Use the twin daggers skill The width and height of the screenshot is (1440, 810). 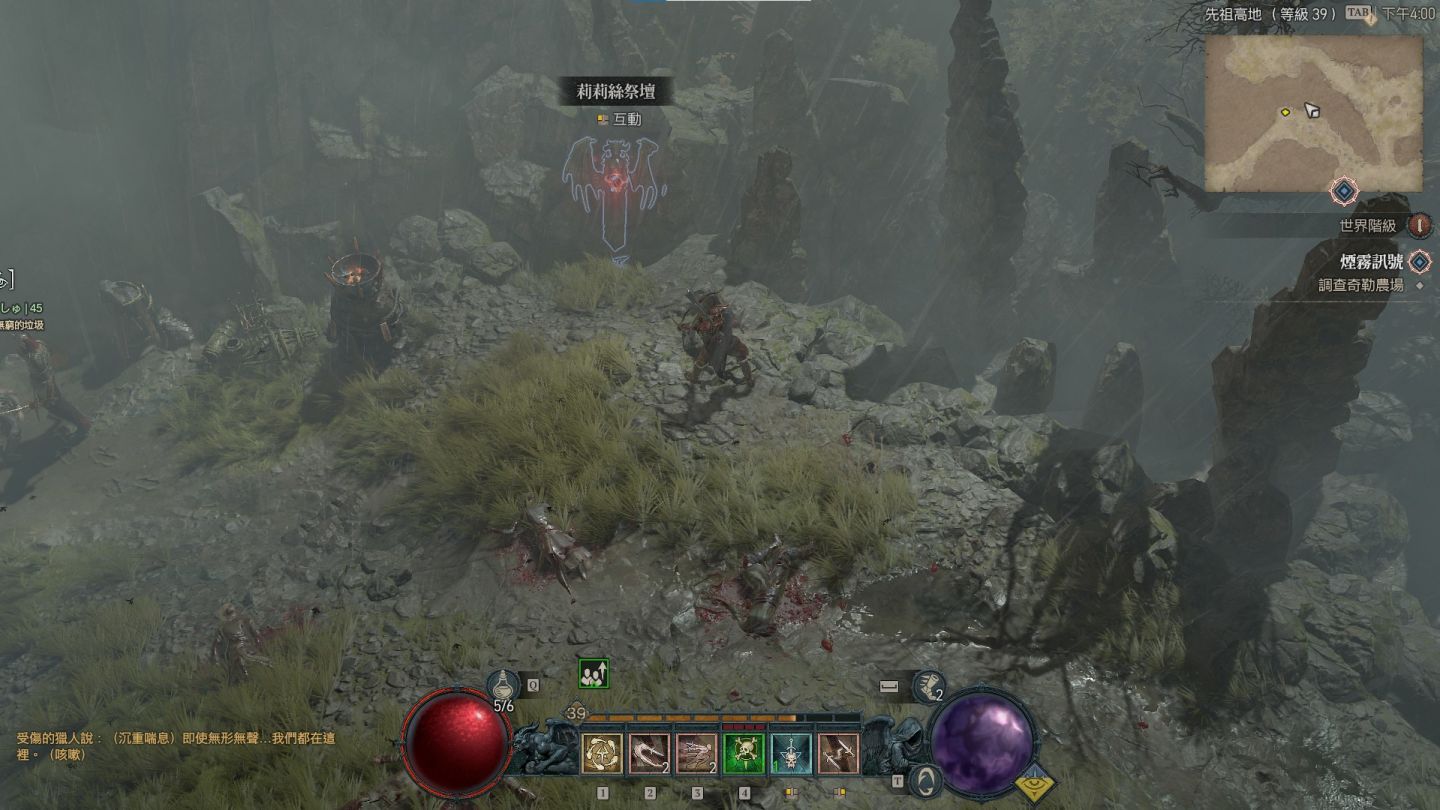pos(838,754)
